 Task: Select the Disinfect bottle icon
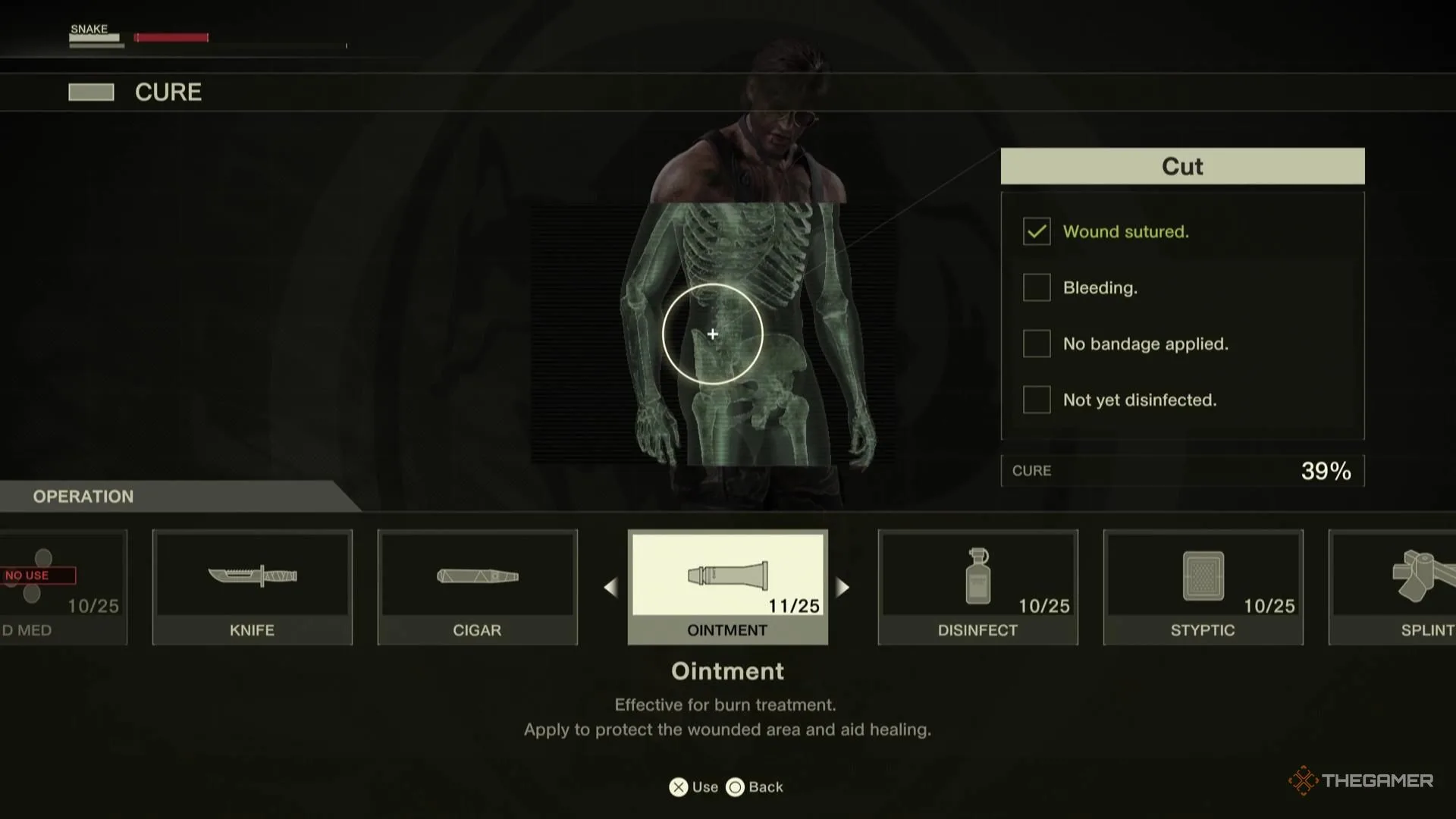coord(977,578)
